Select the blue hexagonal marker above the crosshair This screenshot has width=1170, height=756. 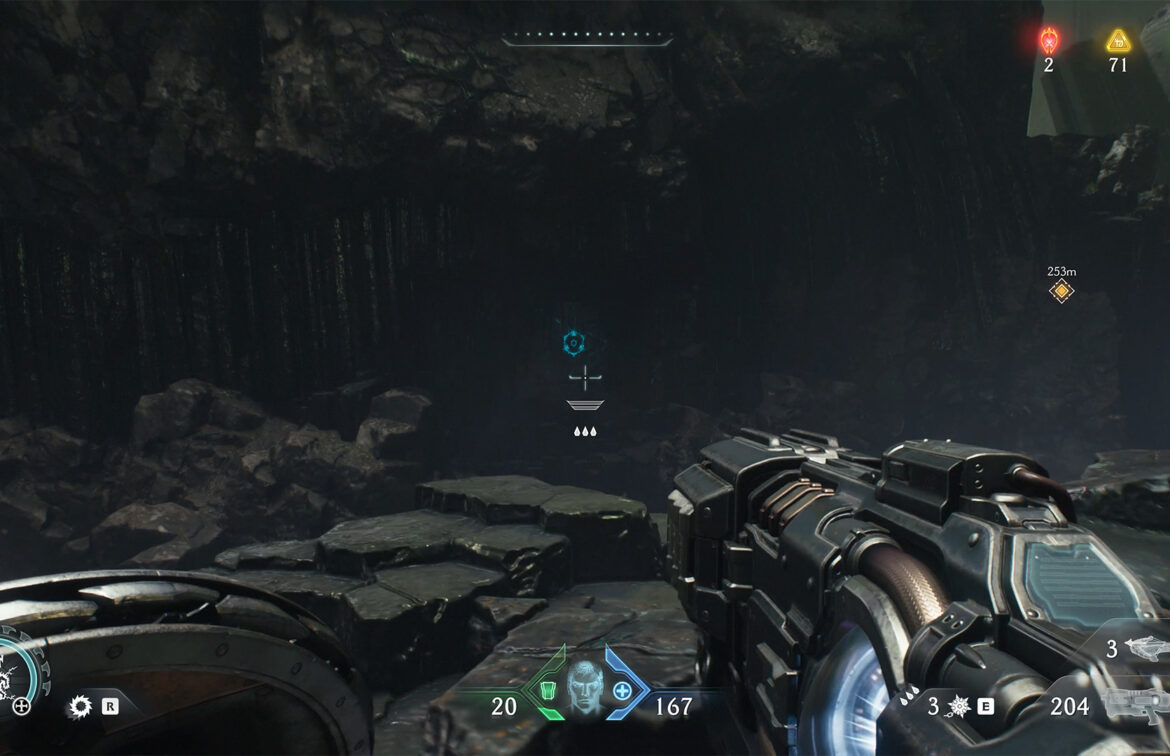tap(572, 344)
